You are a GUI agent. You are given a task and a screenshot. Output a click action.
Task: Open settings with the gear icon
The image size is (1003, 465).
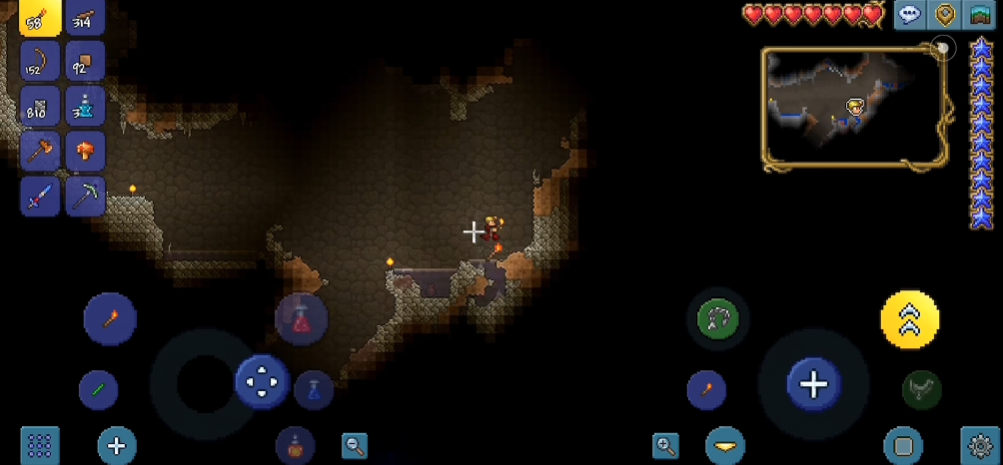tap(979, 445)
